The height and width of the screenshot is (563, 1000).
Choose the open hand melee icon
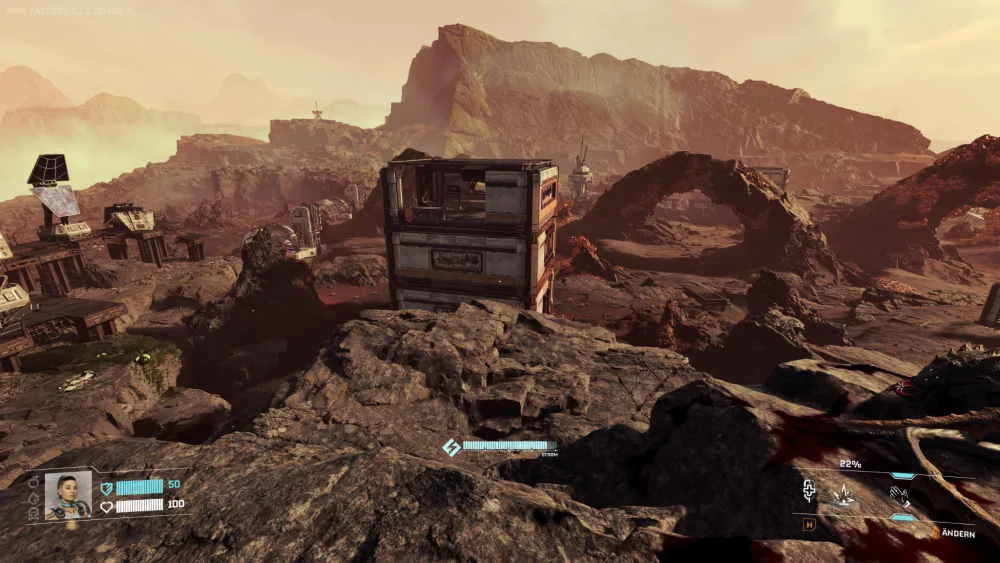click(x=900, y=494)
